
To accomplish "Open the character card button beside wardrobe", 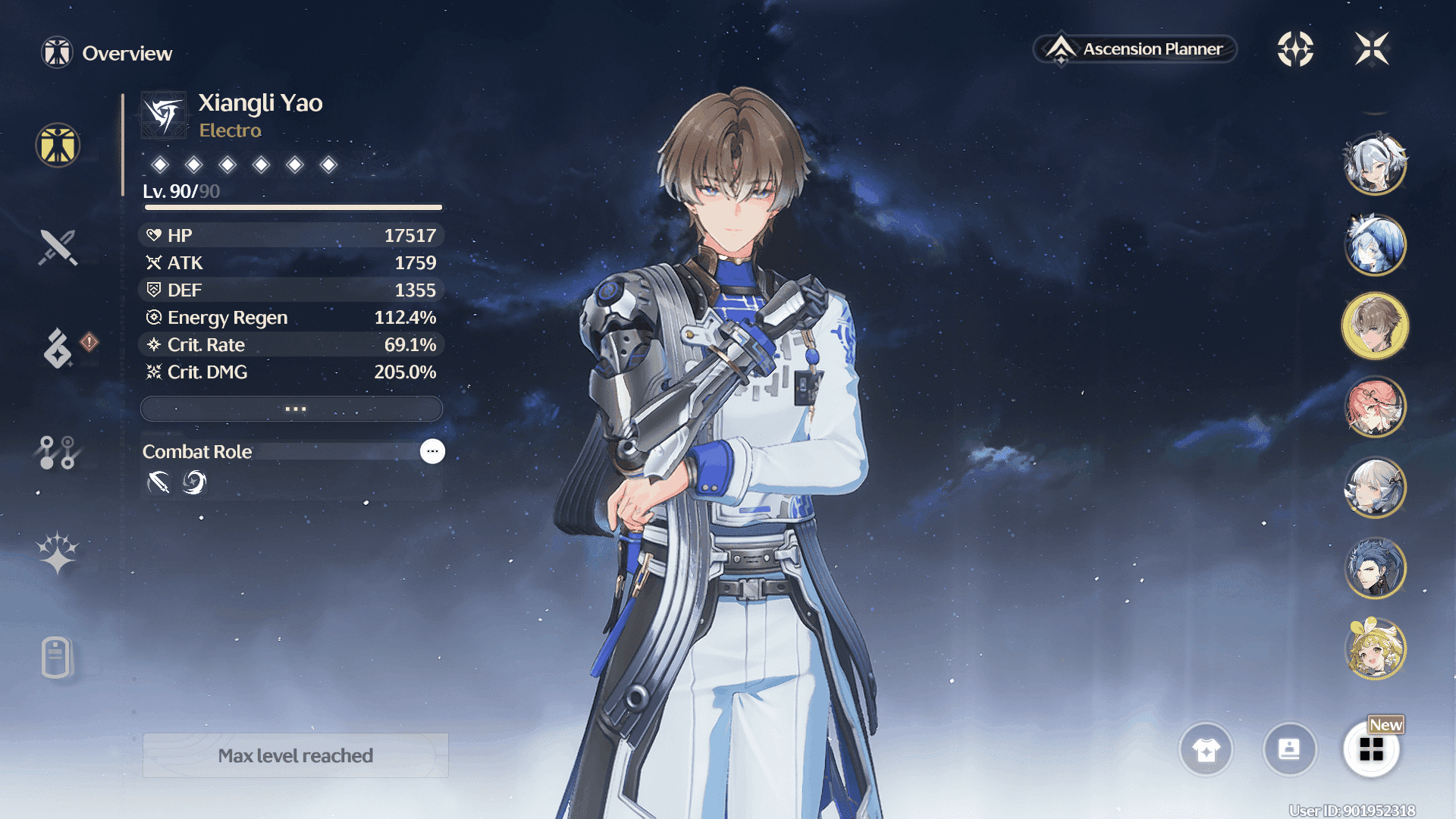I will pyautogui.click(x=1289, y=750).
